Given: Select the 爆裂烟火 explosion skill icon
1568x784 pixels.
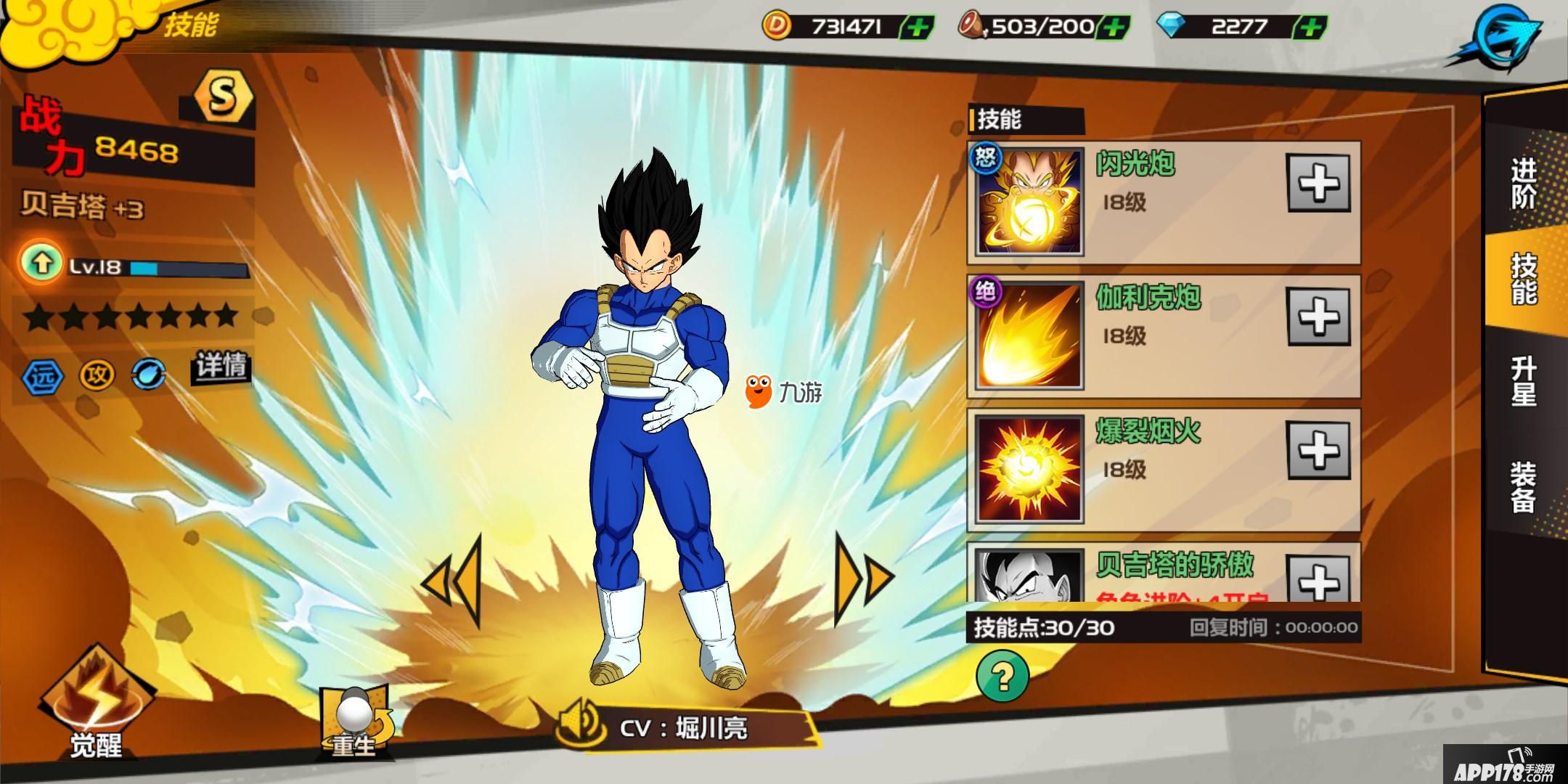Looking at the screenshot, I should (1029, 469).
